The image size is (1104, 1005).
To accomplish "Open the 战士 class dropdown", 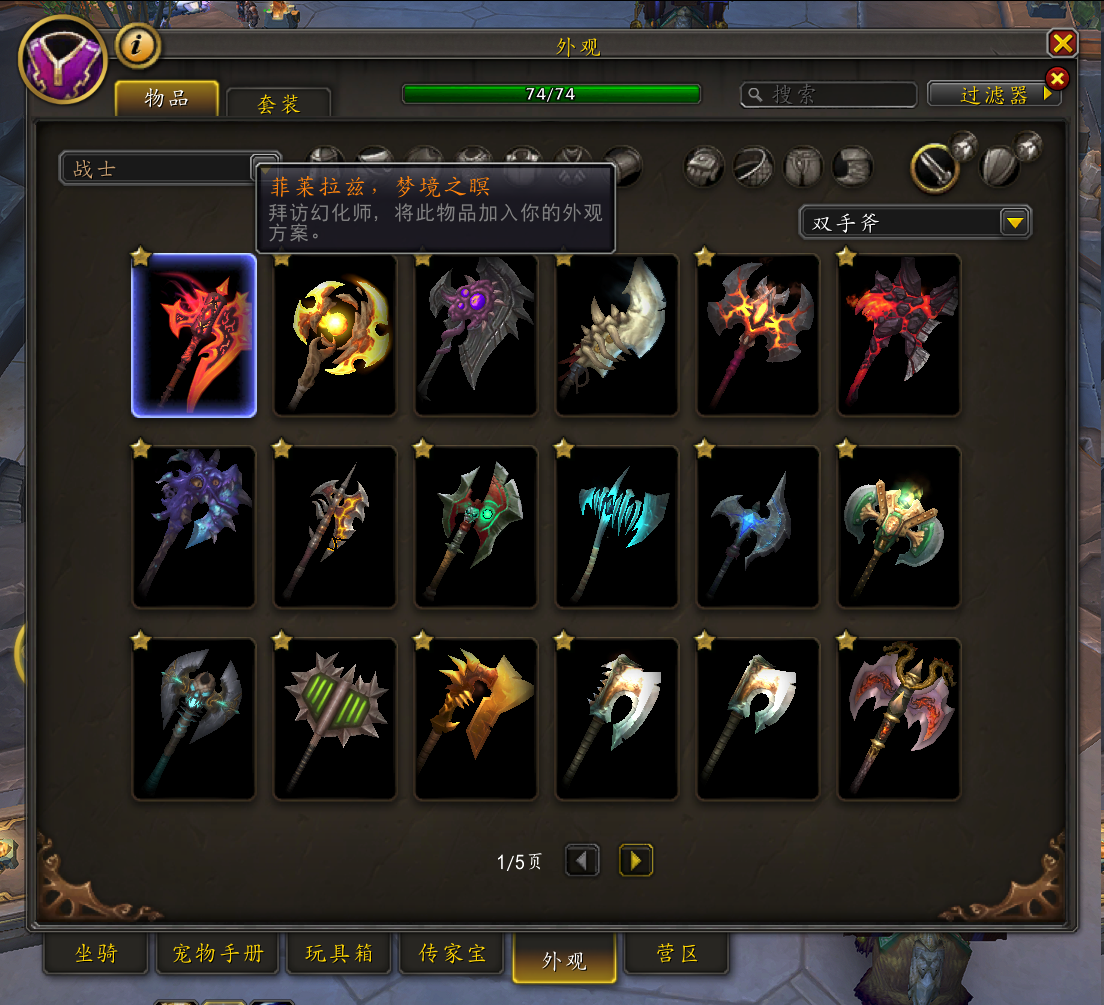I will coord(264,168).
